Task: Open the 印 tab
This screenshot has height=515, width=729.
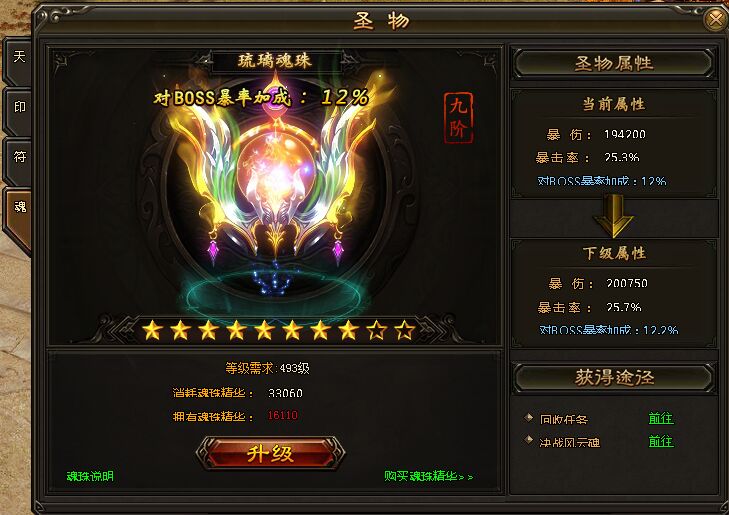Action: [17, 106]
